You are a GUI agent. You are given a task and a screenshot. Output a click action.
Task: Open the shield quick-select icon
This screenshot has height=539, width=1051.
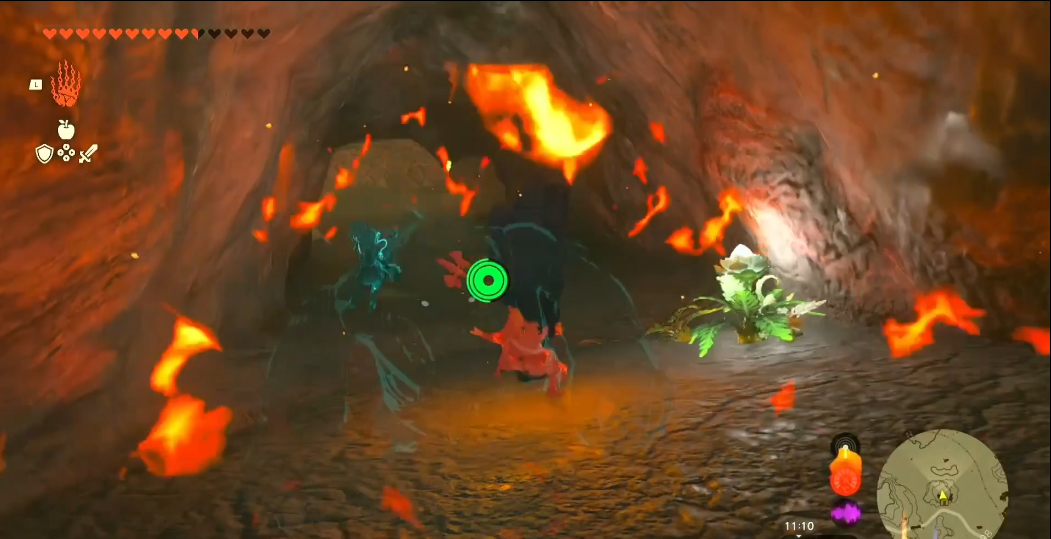44,153
